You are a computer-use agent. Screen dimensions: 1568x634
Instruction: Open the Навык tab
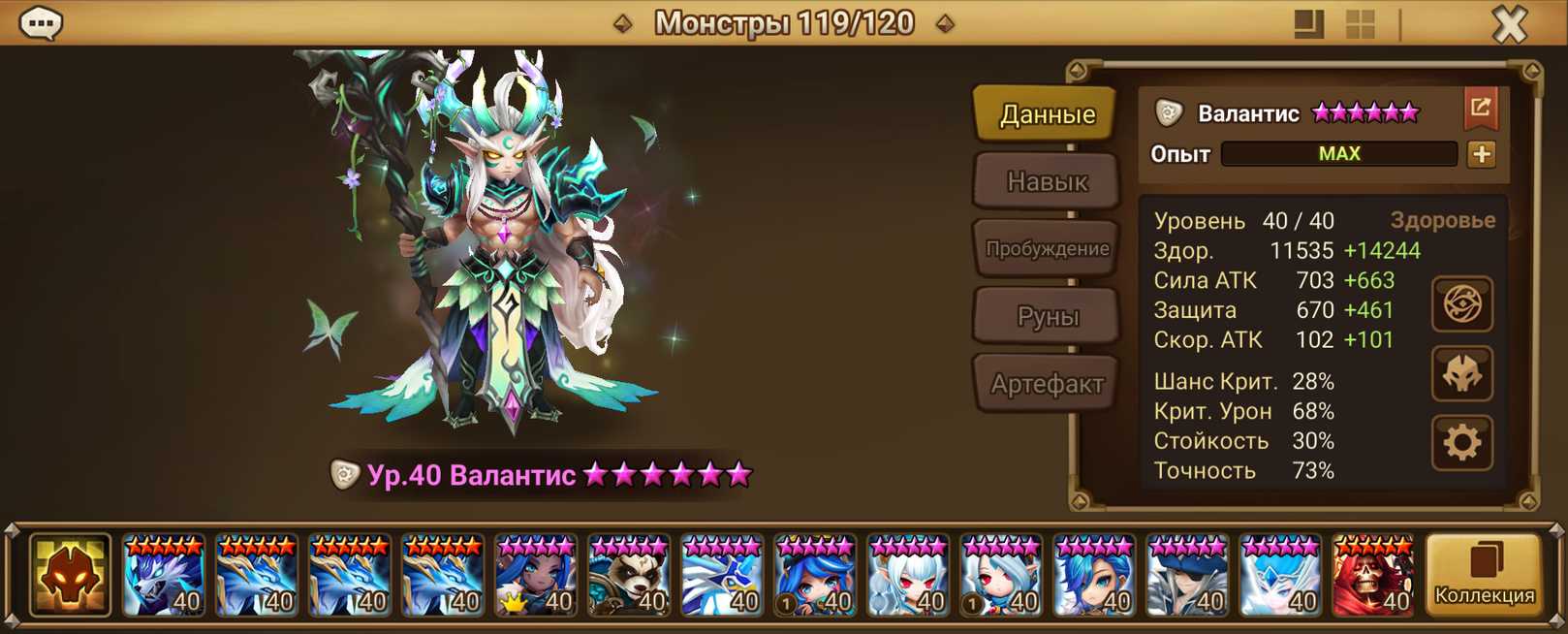click(x=1047, y=181)
